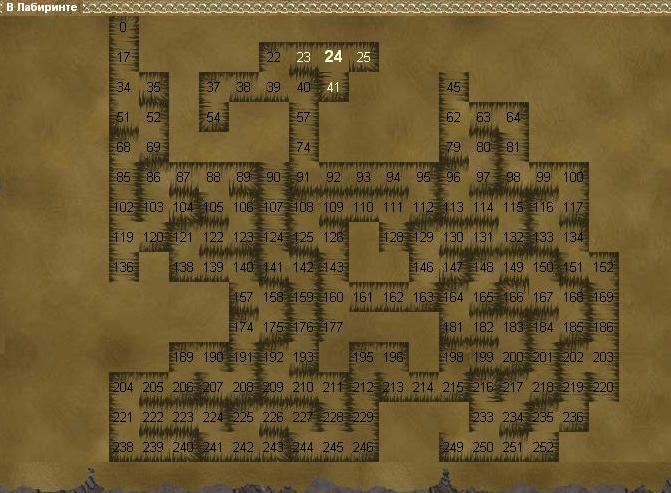This screenshot has height=493, width=671.
Task: Select room 252 on the map
Action: pyautogui.click(x=543, y=447)
